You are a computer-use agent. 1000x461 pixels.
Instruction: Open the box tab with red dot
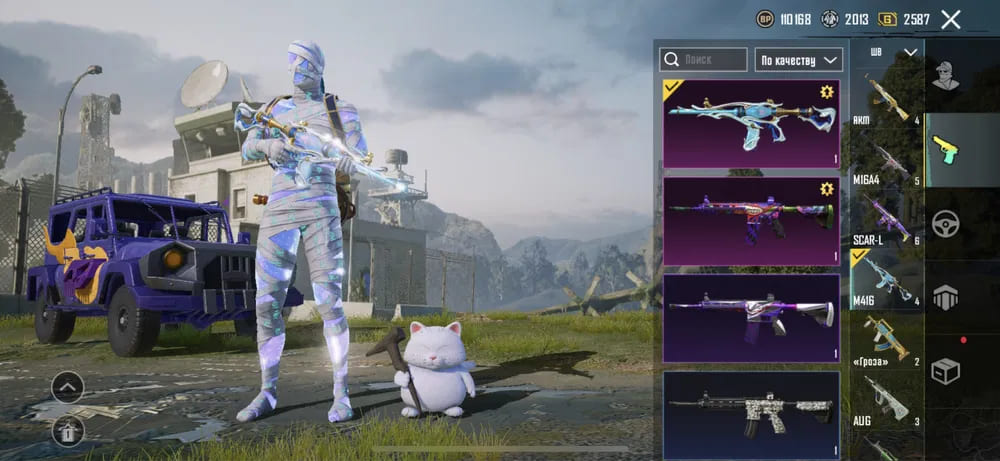945,370
